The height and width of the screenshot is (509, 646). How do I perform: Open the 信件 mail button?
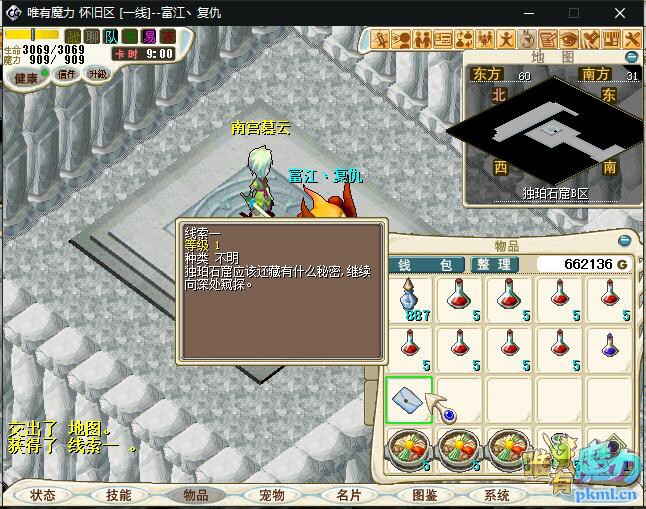66,74
